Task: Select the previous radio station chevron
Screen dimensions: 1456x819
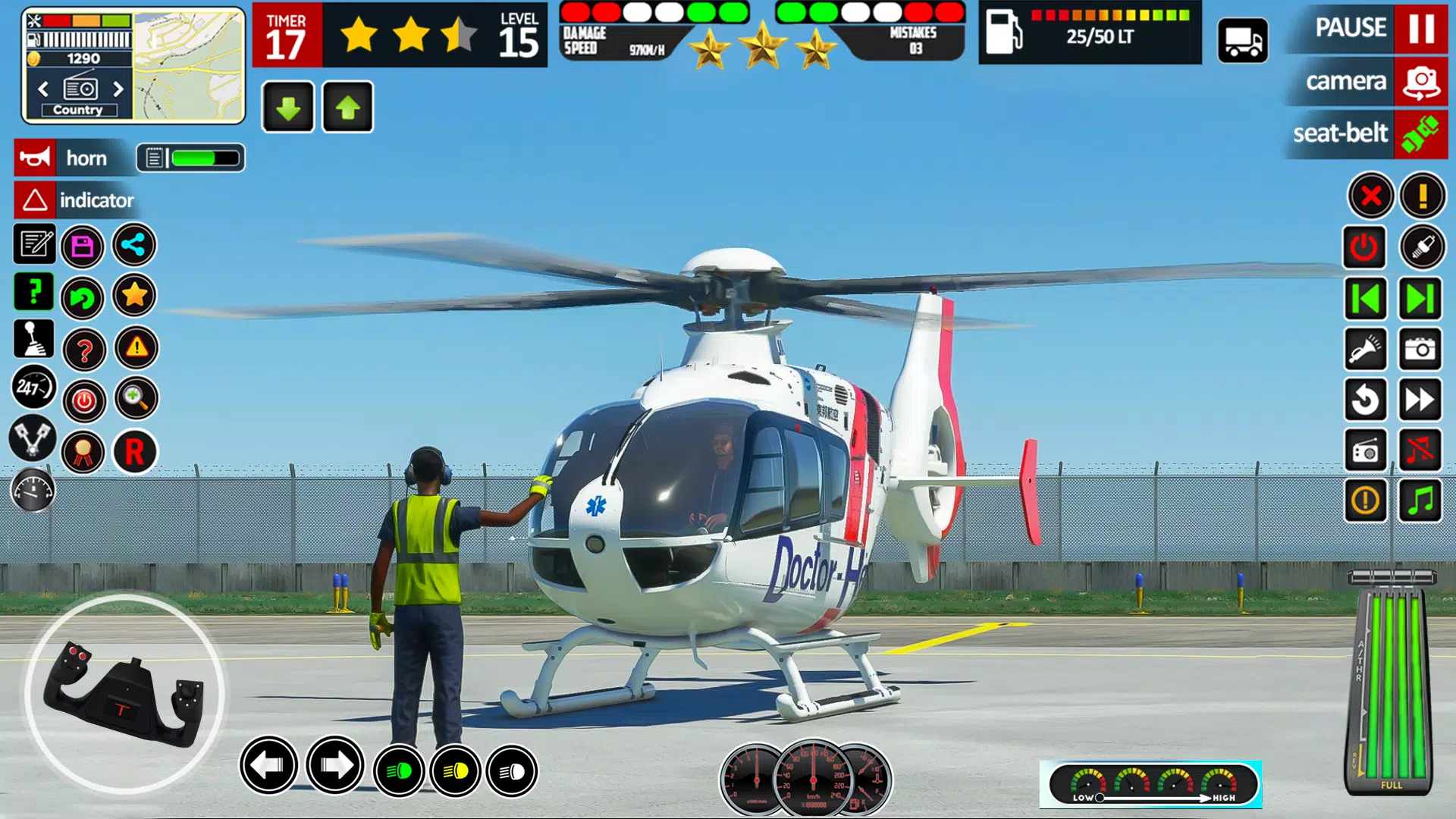Action: pos(42,89)
